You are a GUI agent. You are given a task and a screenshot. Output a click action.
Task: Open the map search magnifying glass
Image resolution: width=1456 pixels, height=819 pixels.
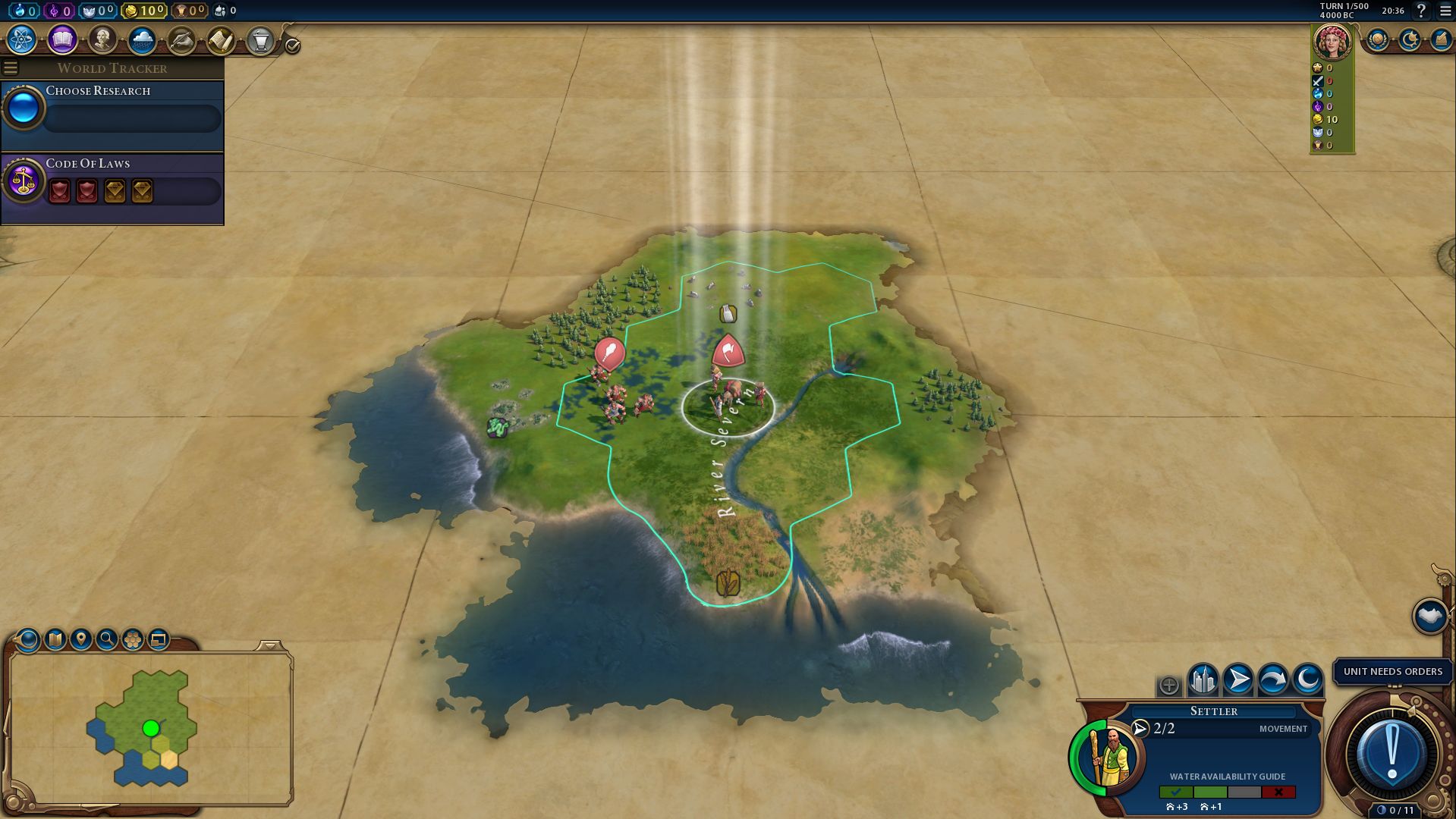coord(107,639)
